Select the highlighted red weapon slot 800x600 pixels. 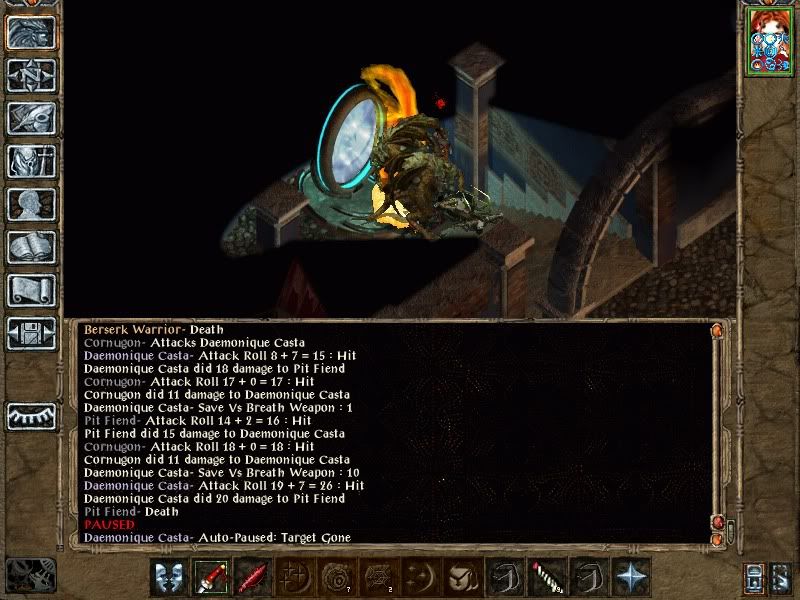point(211,577)
